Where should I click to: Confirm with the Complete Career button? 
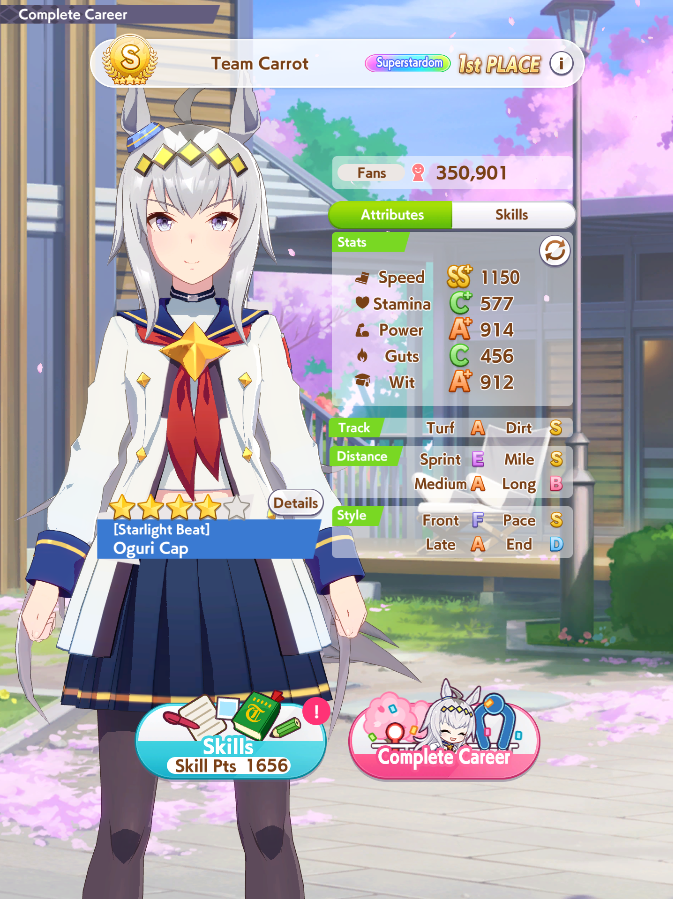click(444, 744)
